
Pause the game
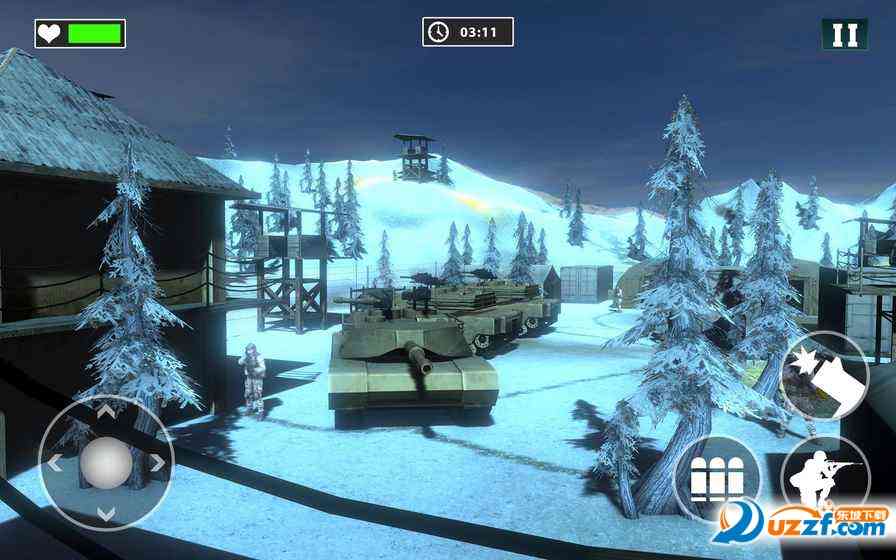pos(845,33)
